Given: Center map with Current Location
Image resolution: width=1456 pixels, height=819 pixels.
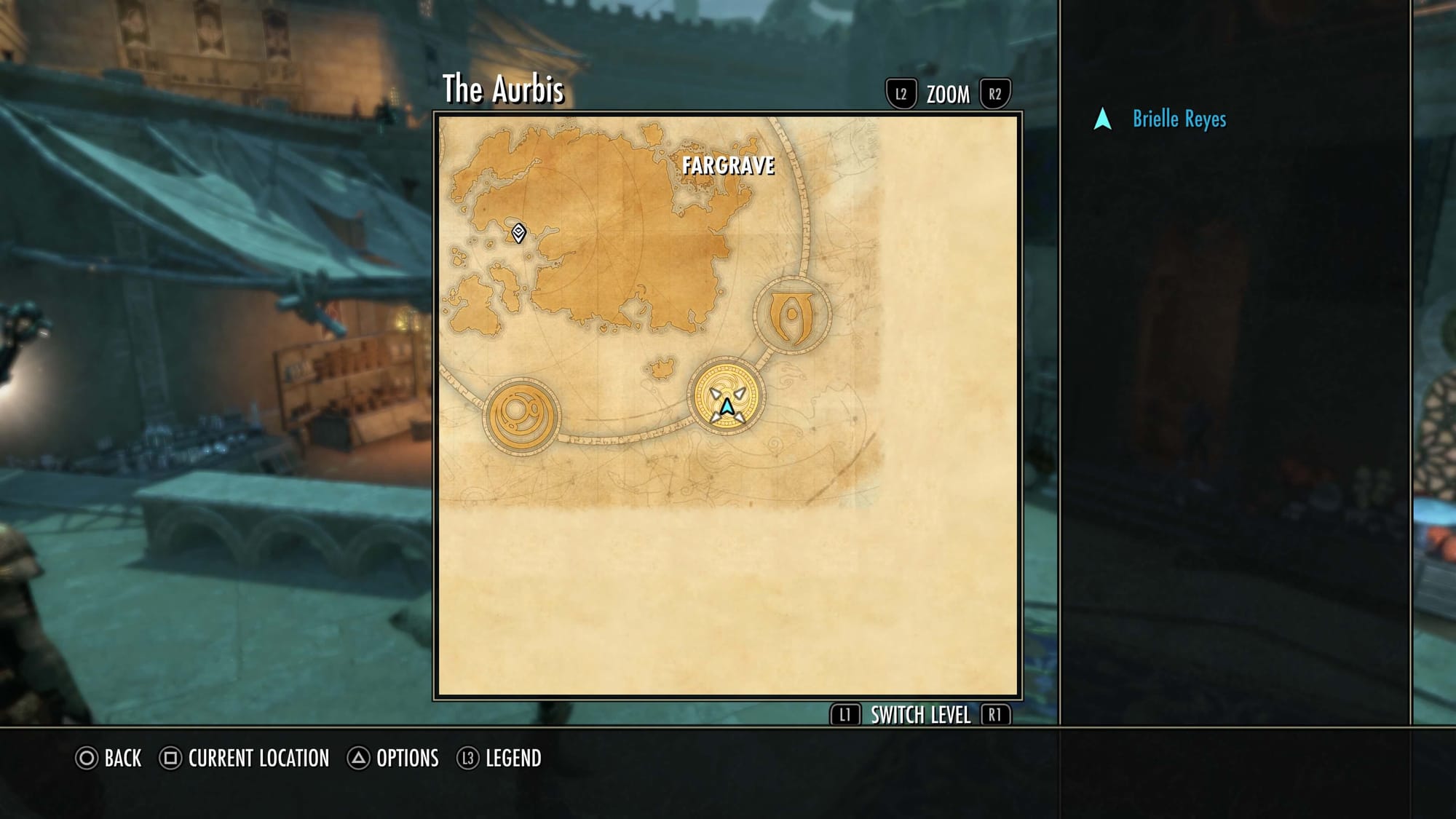Looking at the screenshot, I should pos(245,759).
